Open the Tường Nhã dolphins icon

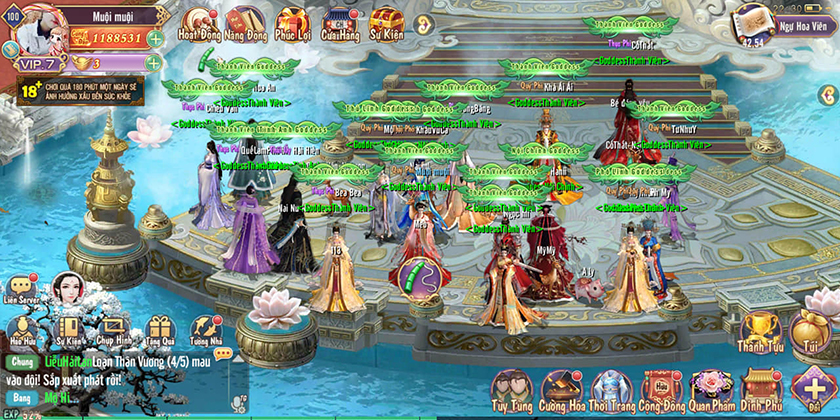pyautogui.click(x=206, y=332)
